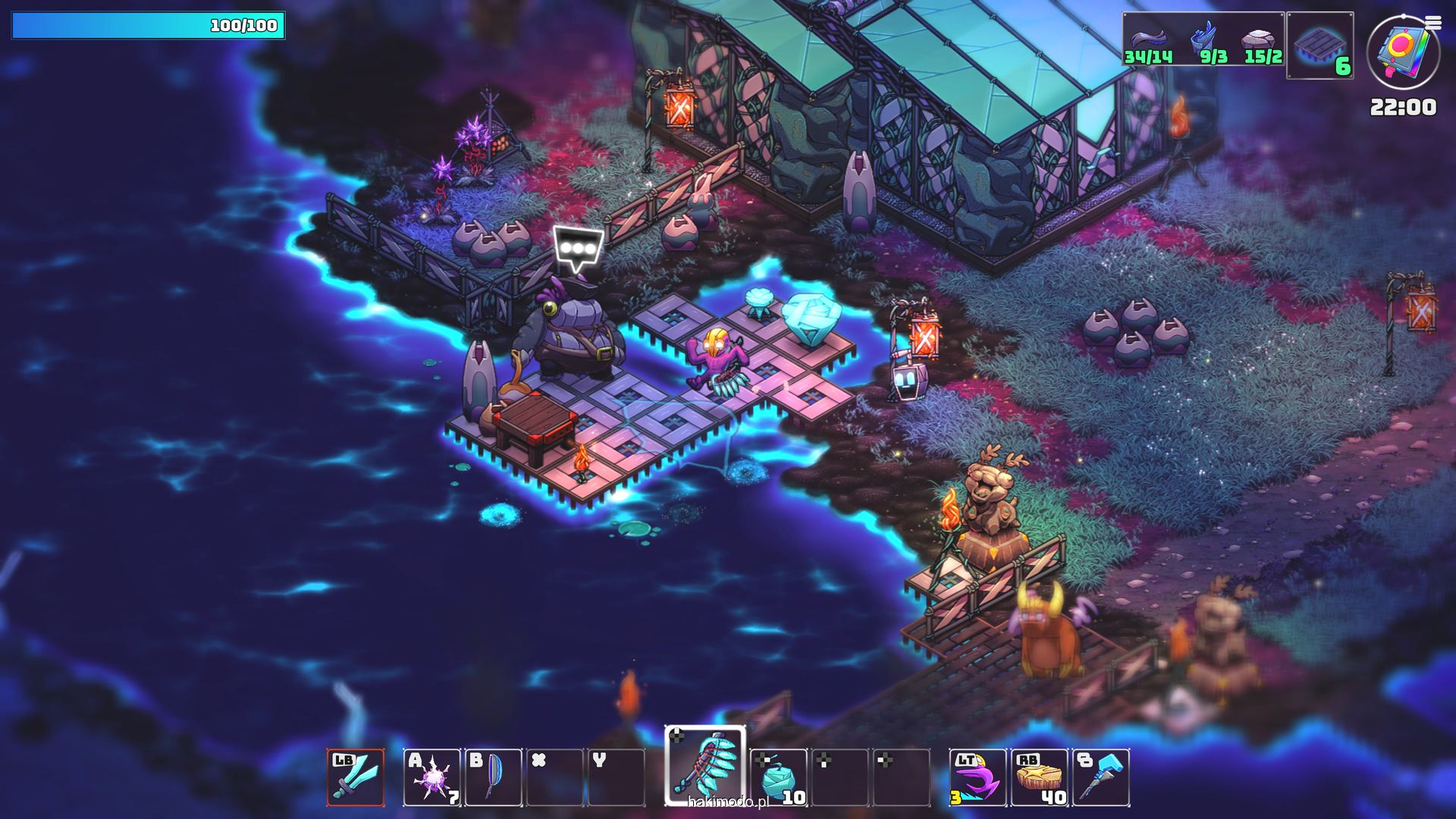This screenshot has height=819, width=1456.
Task: Select the highlighted crystal feather tool
Action: (x=705, y=766)
